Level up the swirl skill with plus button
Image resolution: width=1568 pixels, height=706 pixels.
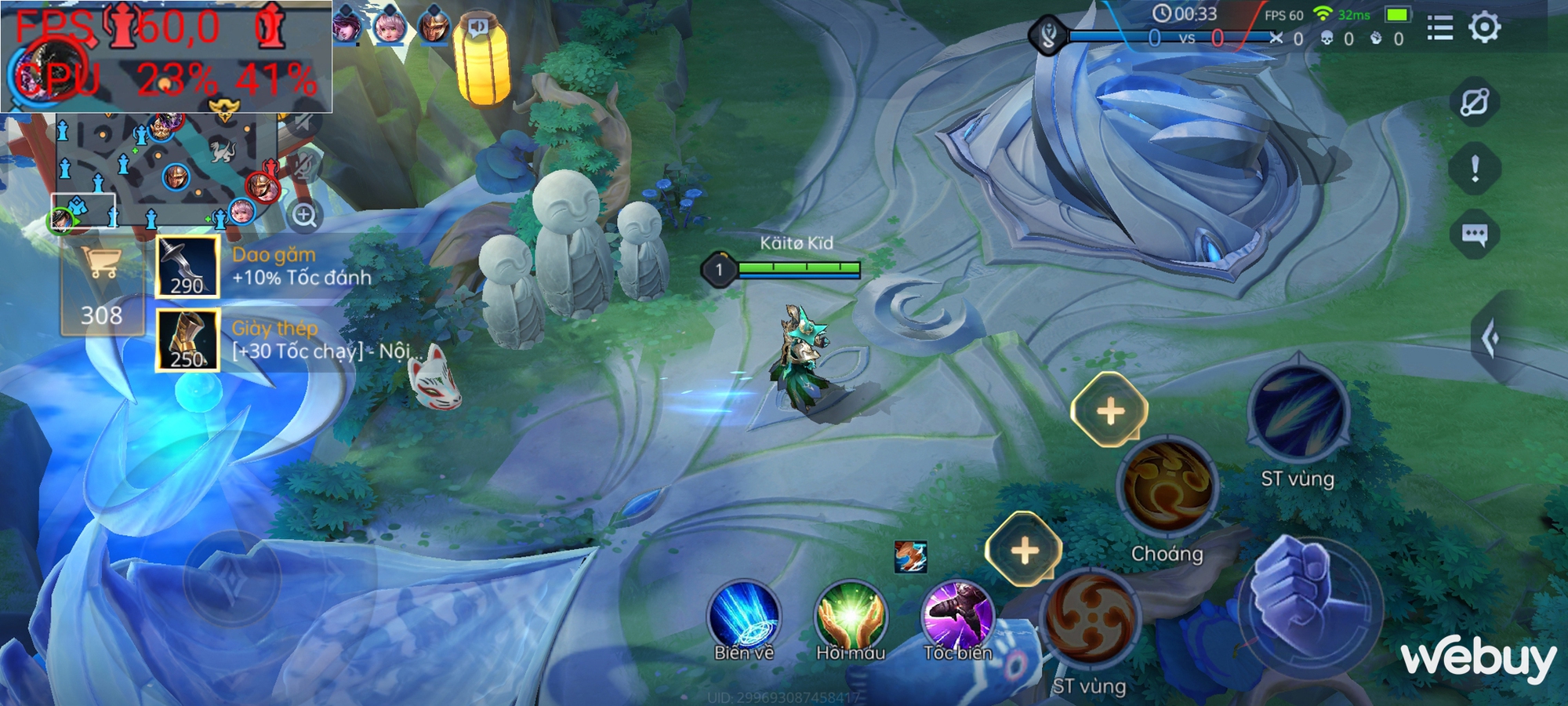pyautogui.click(x=1024, y=550)
